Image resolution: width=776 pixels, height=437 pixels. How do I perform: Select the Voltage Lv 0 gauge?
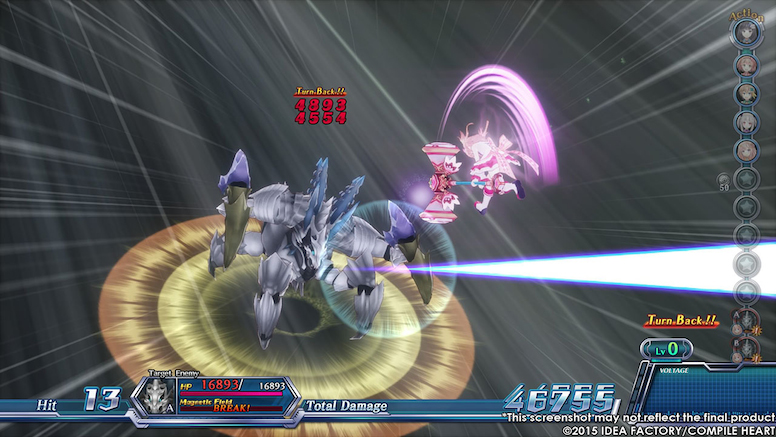coord(668,349)
